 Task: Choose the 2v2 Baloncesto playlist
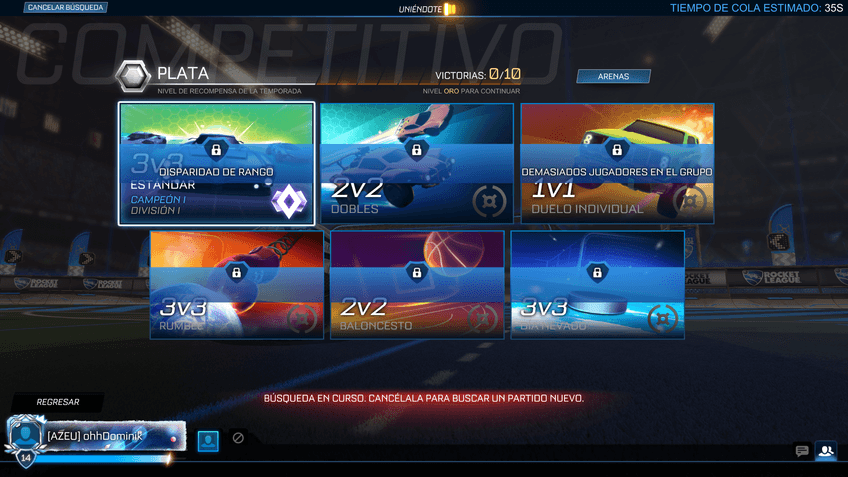coord(417,285)
